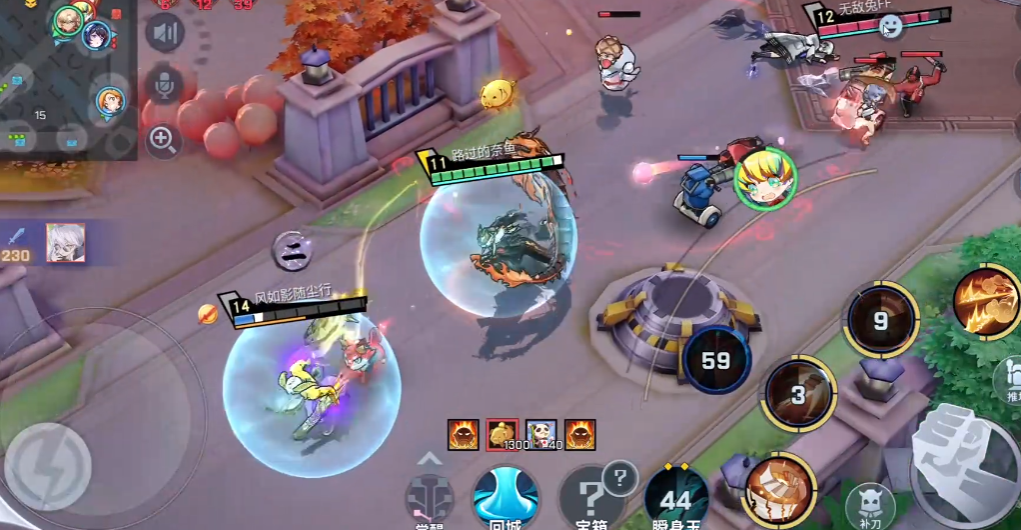Select the white-haired hero portrait

point(66,243)
